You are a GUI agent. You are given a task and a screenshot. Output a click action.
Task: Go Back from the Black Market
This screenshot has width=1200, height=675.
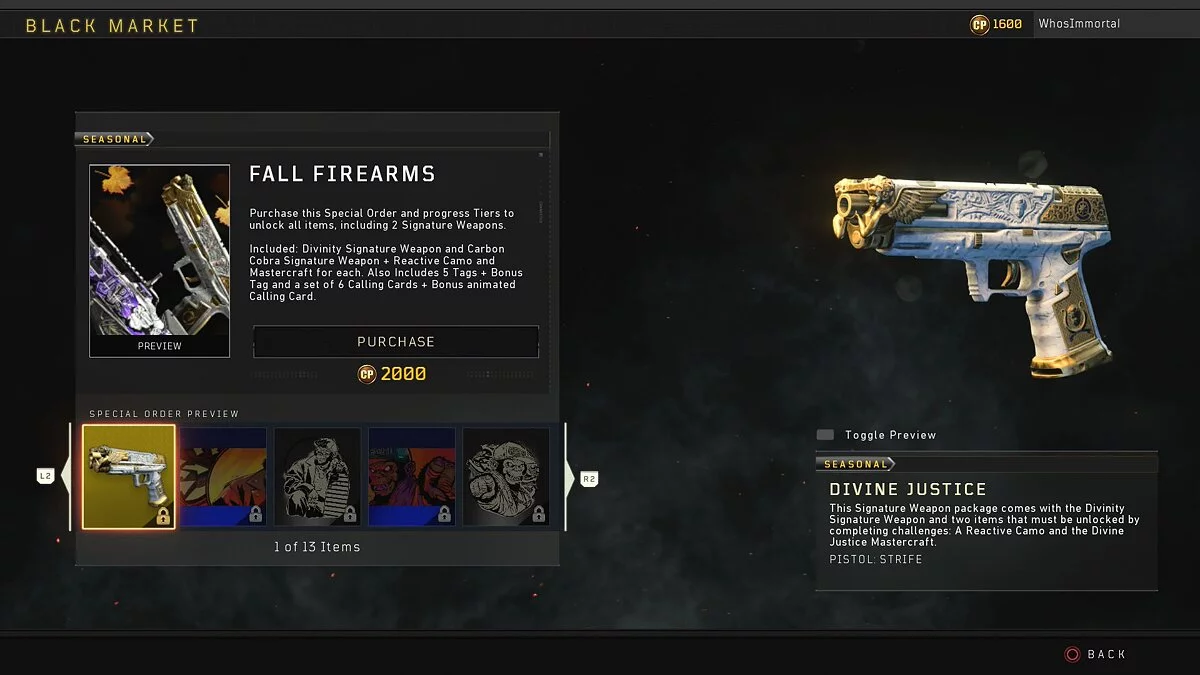1095,654
